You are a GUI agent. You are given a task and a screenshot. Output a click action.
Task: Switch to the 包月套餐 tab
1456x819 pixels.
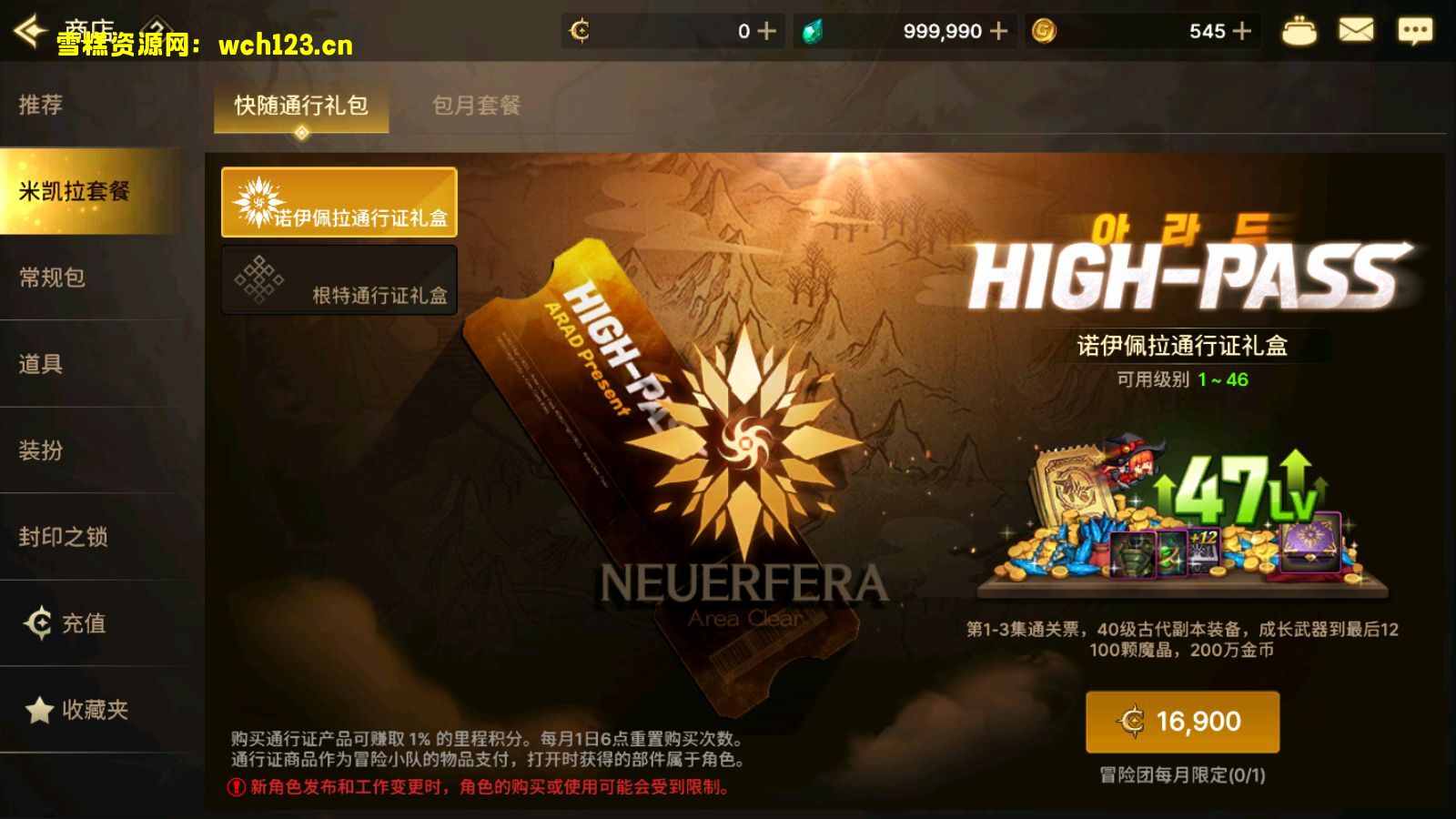(x=478, y=106)
